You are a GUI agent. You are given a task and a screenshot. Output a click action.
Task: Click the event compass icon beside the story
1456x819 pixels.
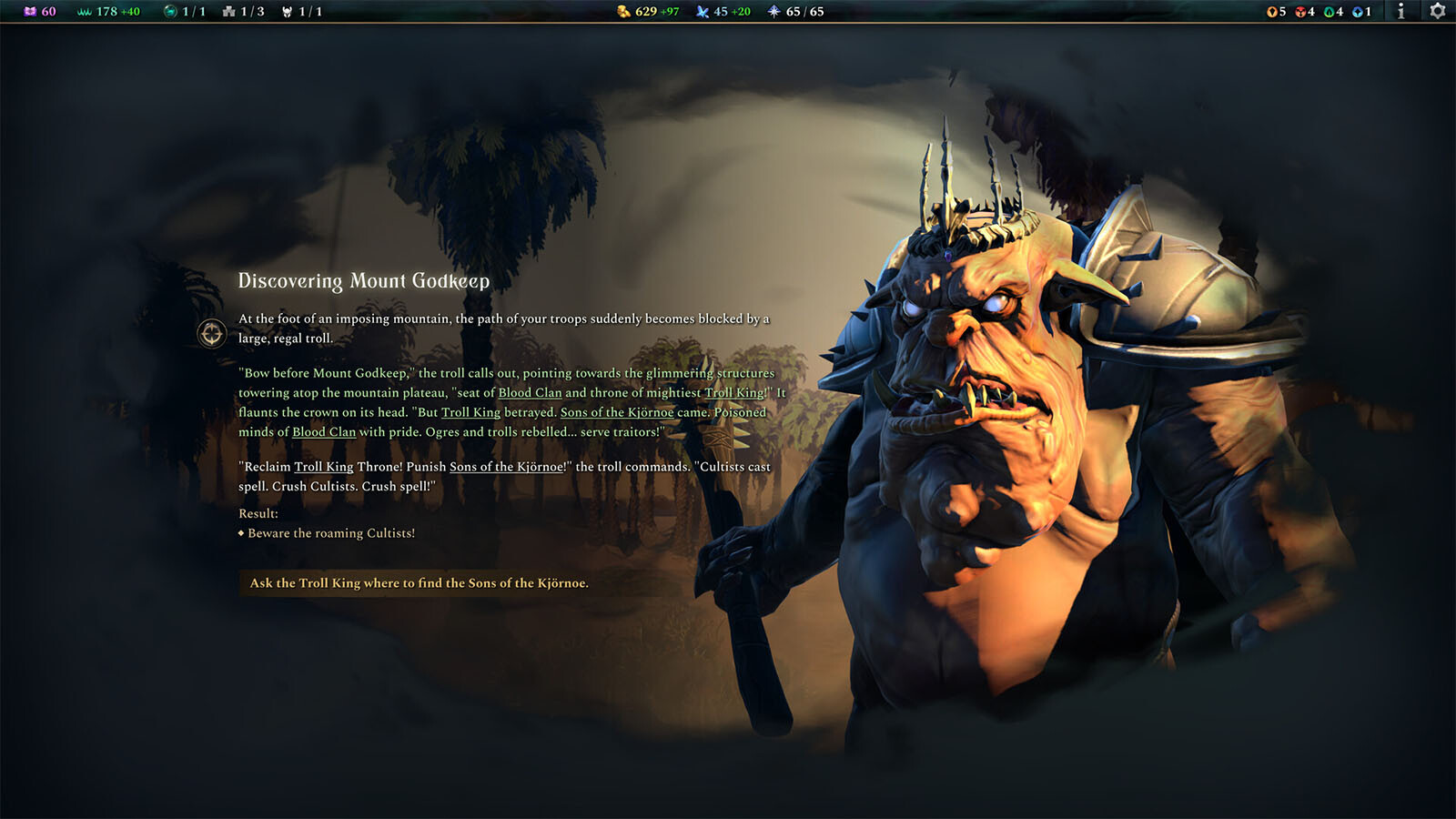point(210,335)
